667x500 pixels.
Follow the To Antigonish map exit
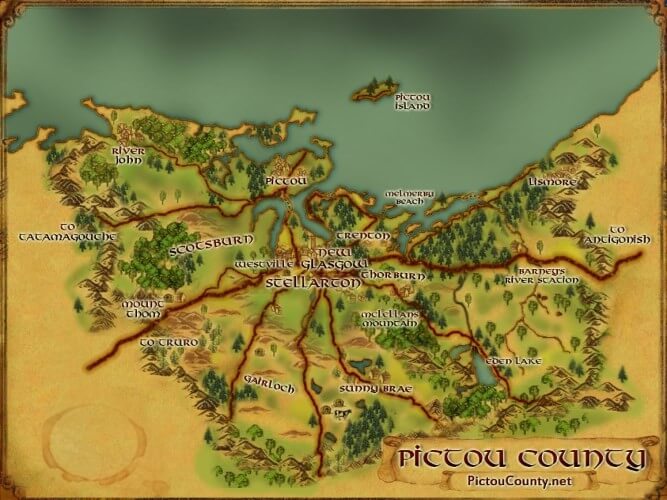click(630, 234)
